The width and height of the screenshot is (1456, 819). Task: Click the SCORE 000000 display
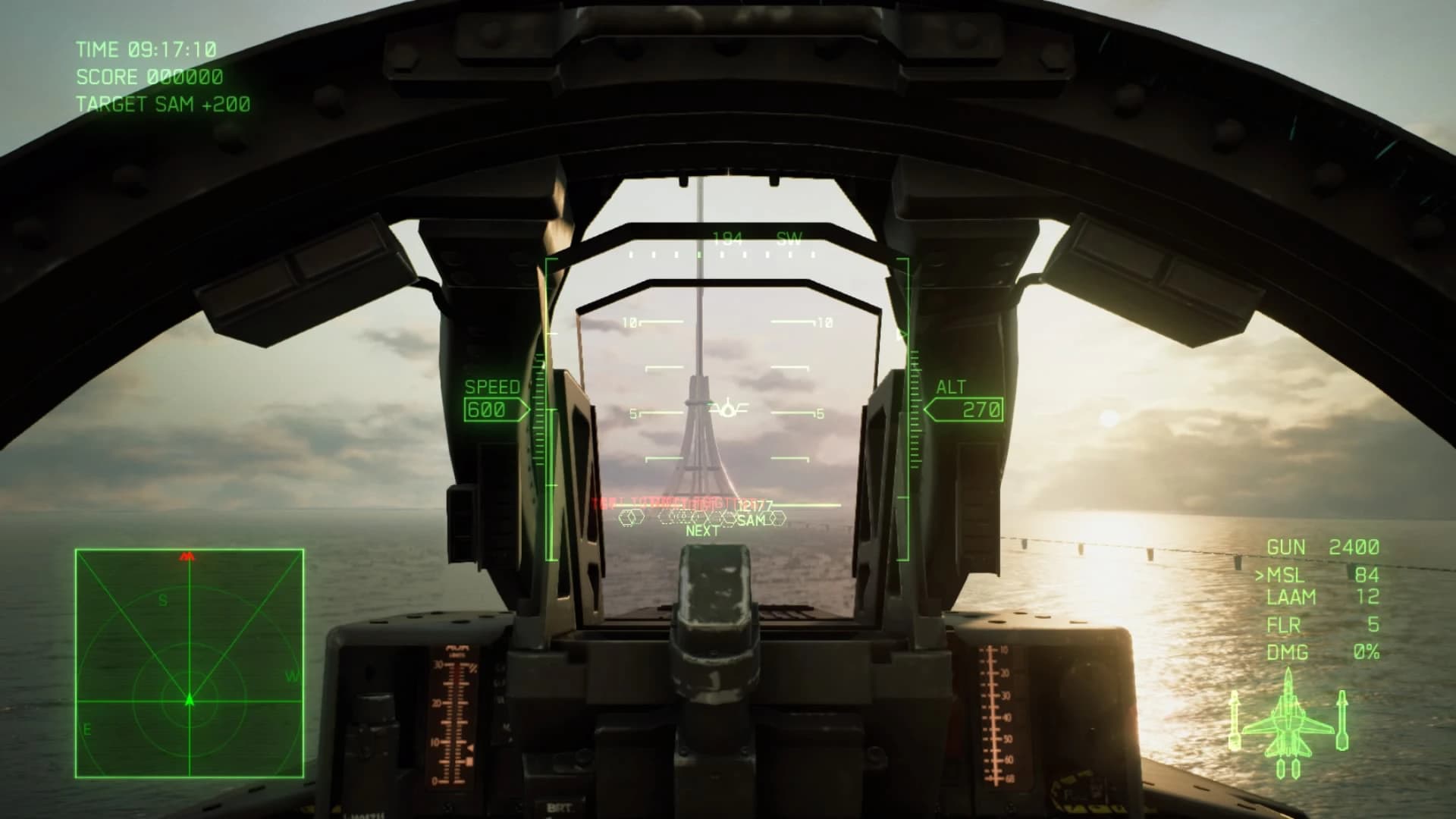(x=149, y=77)
